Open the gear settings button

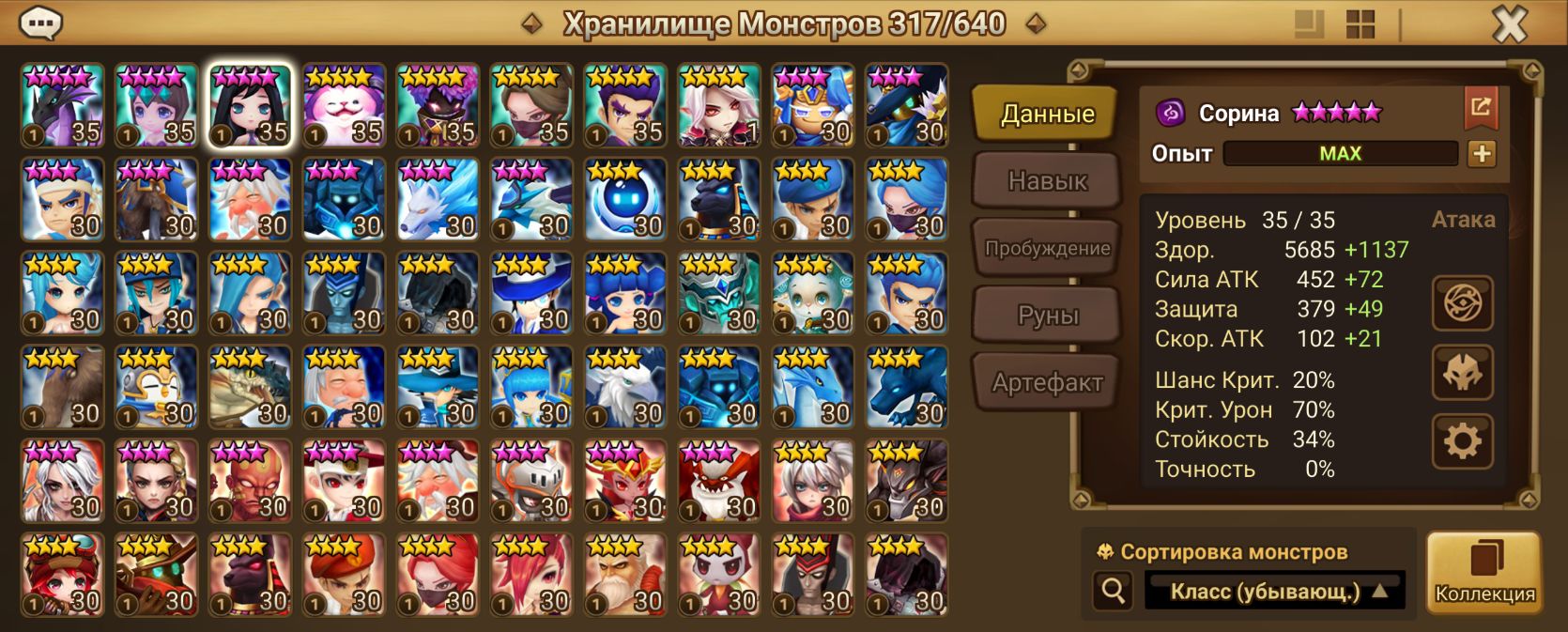tap(1462, 441)
